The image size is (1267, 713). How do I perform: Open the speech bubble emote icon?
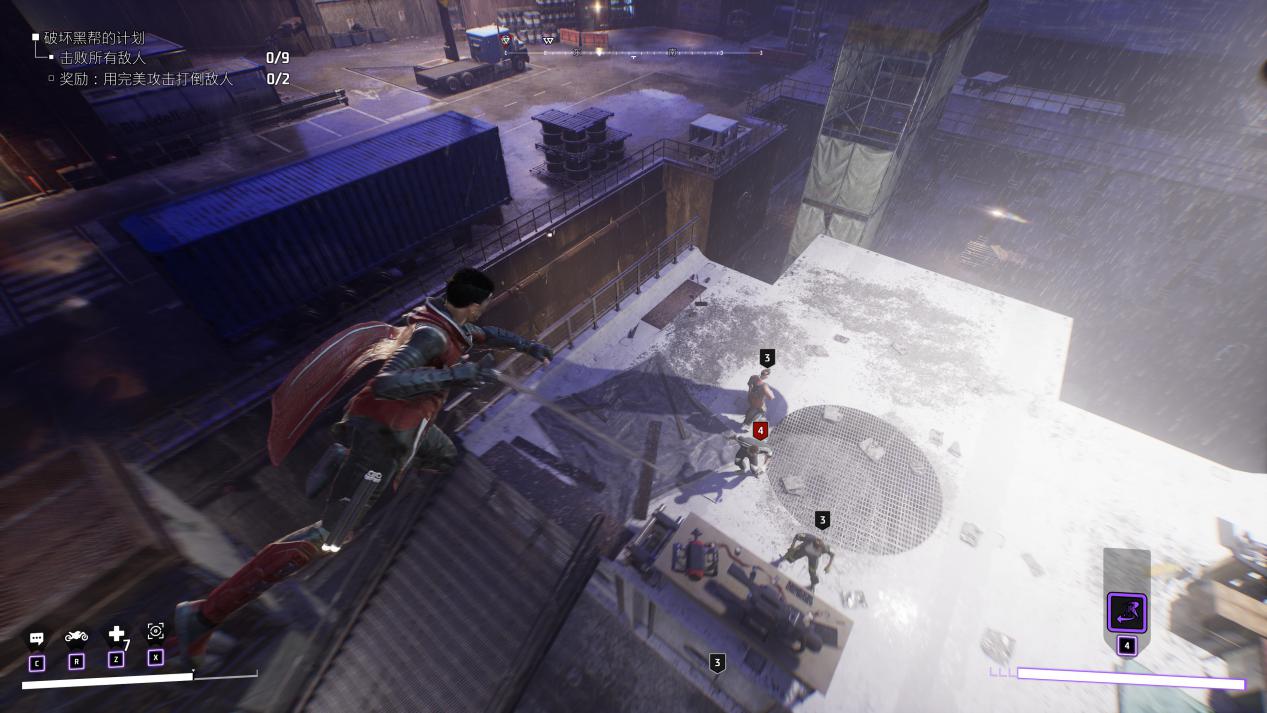pyautogui.click(x=37, y=638)
